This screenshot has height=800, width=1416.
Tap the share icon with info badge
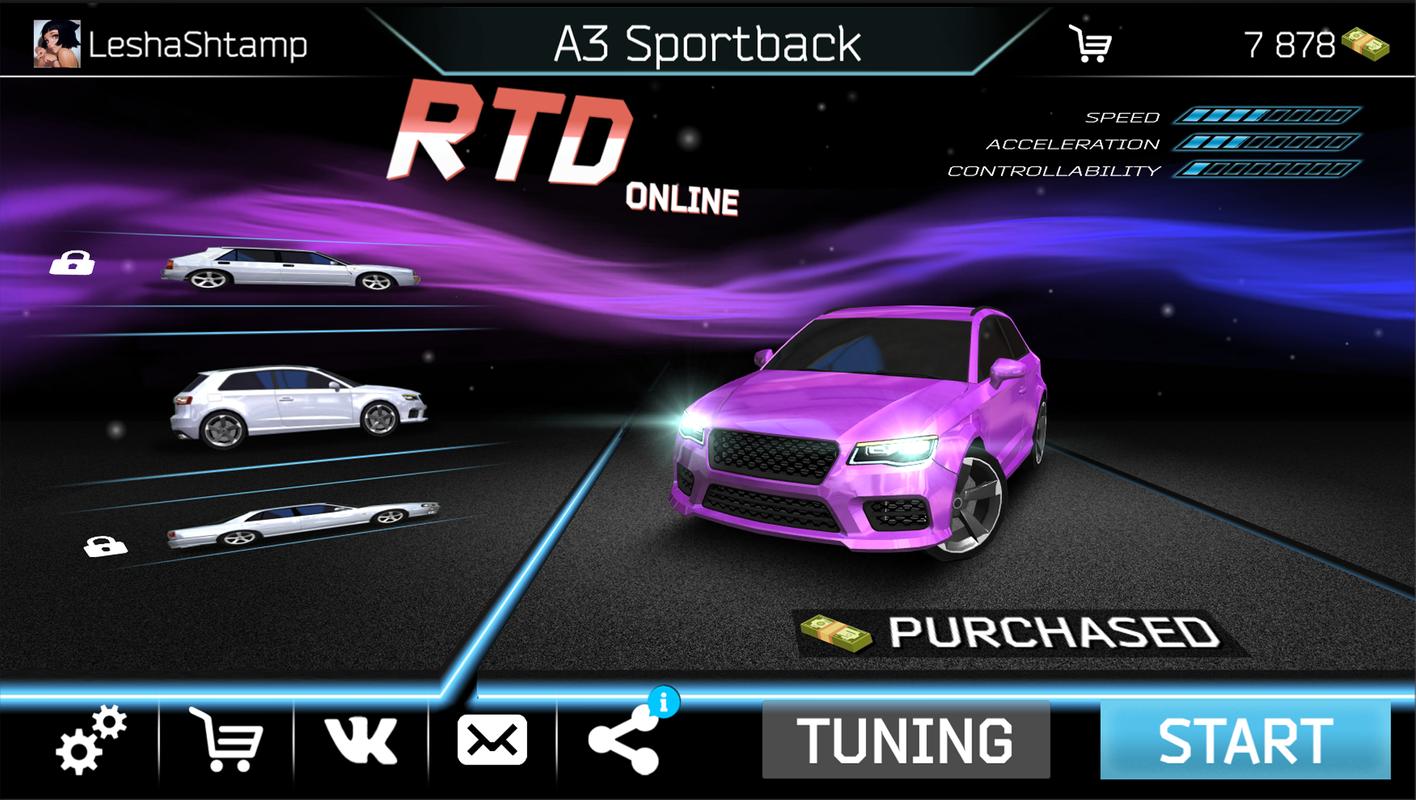tap(624, 741)
